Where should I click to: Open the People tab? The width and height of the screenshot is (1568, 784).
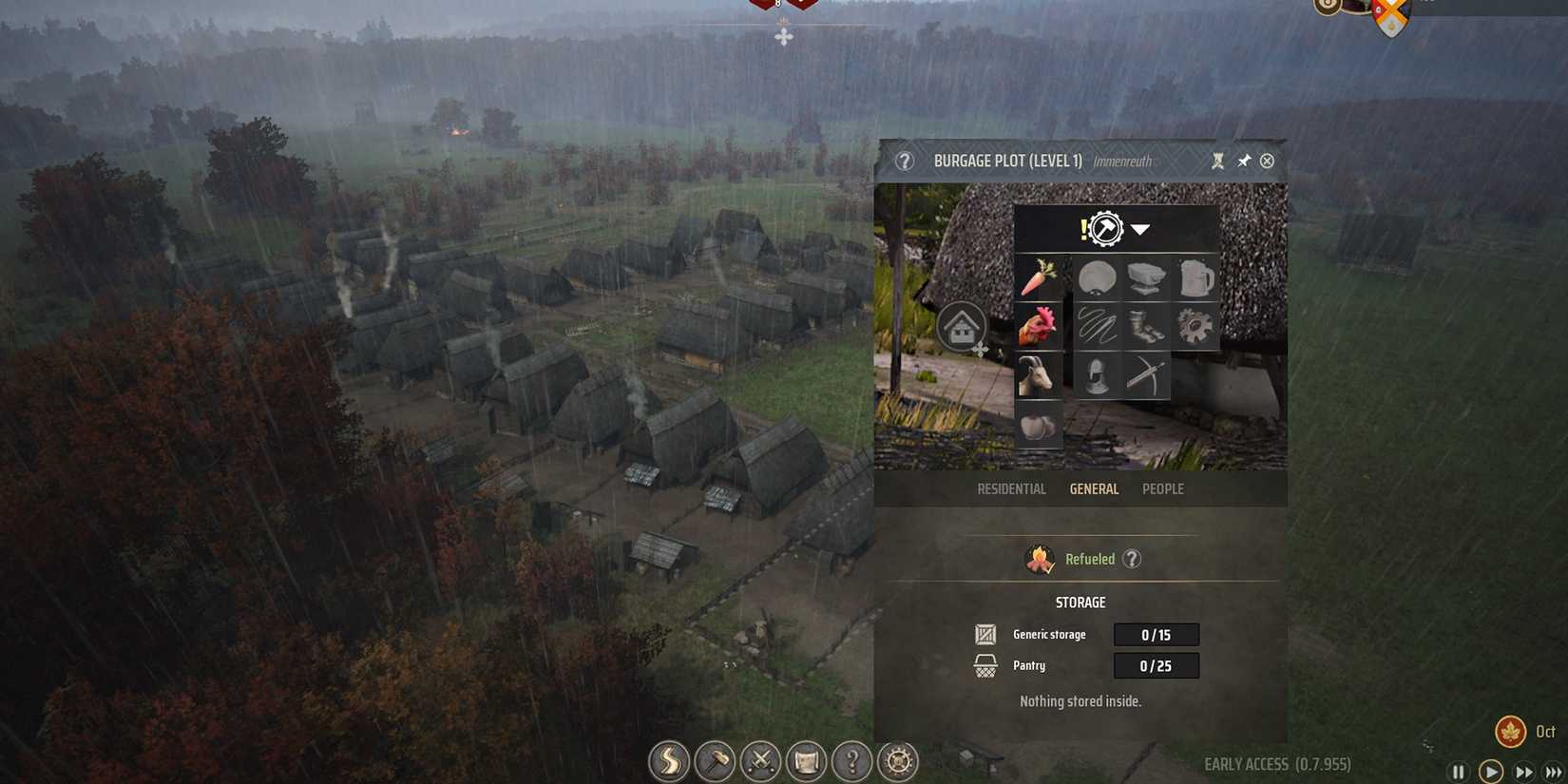[1162, 489]
